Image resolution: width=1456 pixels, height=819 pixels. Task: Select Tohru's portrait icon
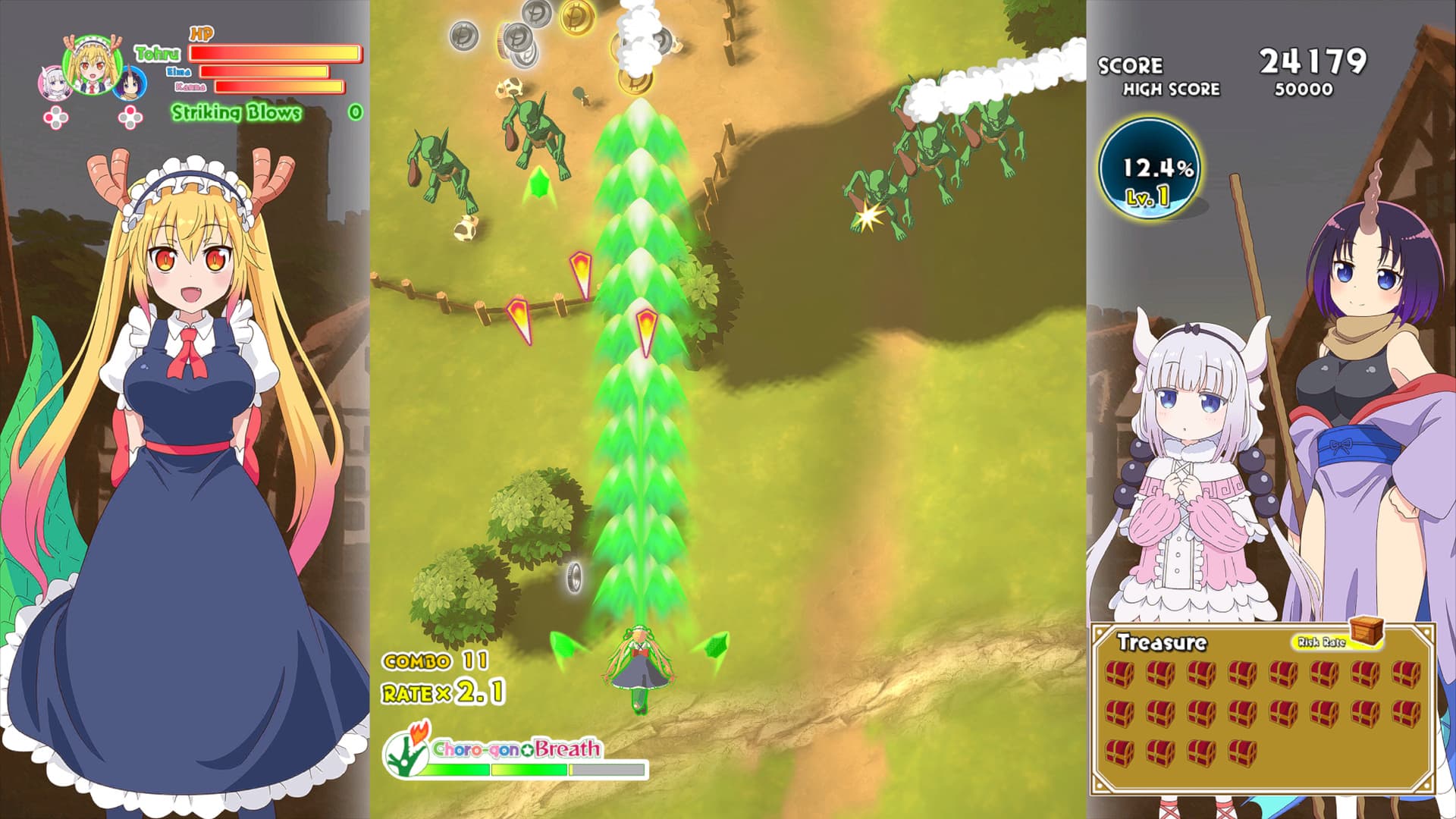[x=93, y=64]
